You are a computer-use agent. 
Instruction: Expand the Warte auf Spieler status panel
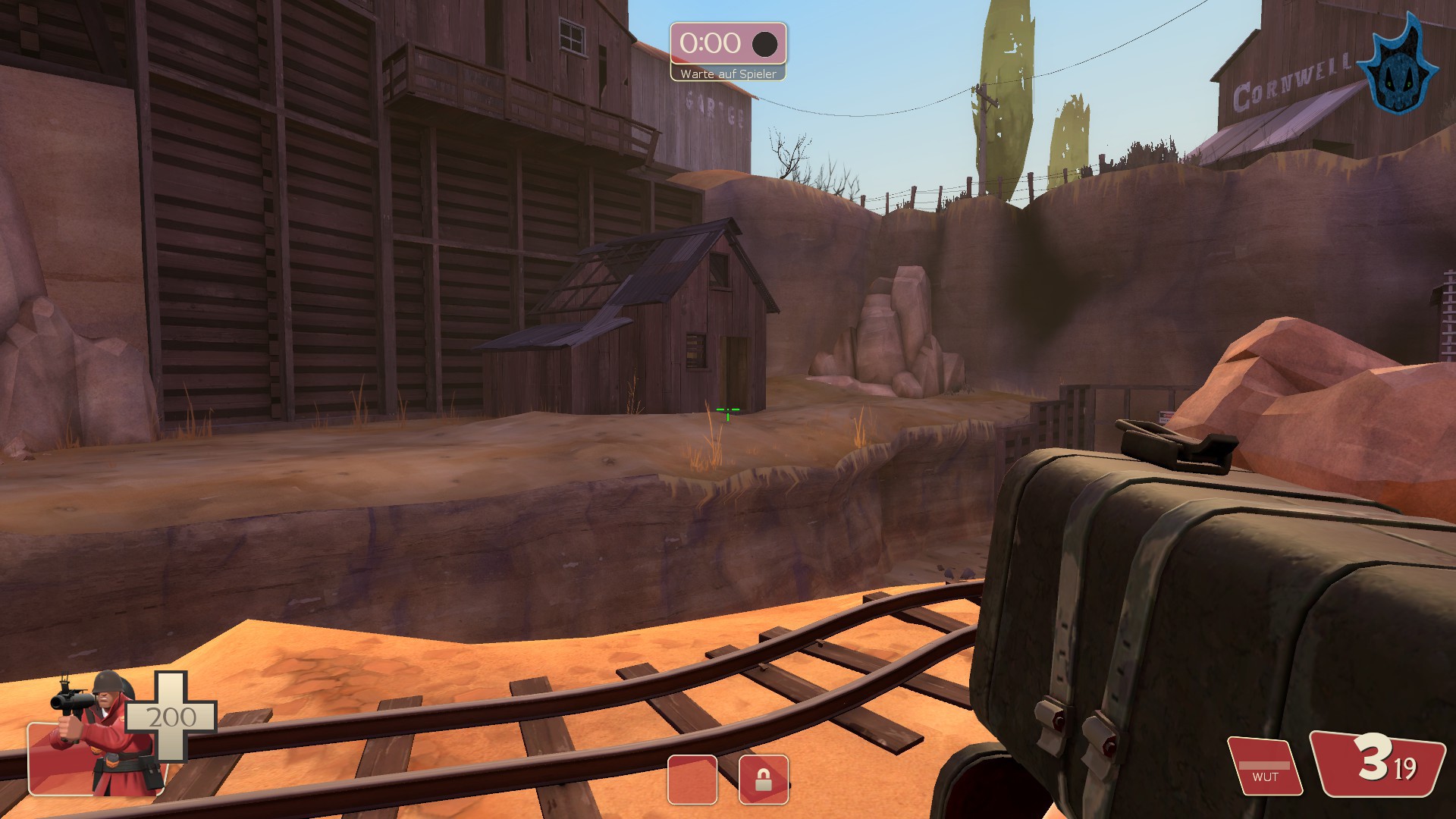tap(727, 74)
